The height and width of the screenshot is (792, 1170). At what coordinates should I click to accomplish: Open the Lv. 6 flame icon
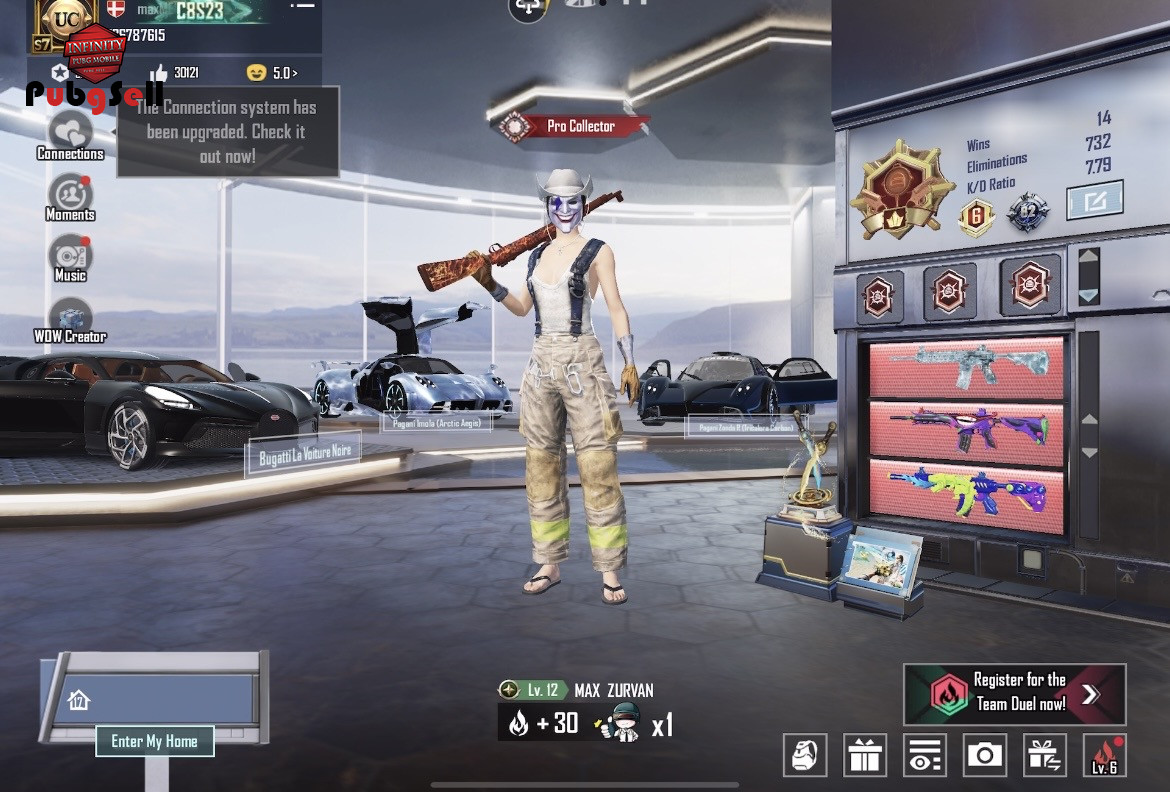coord(1105,755)
